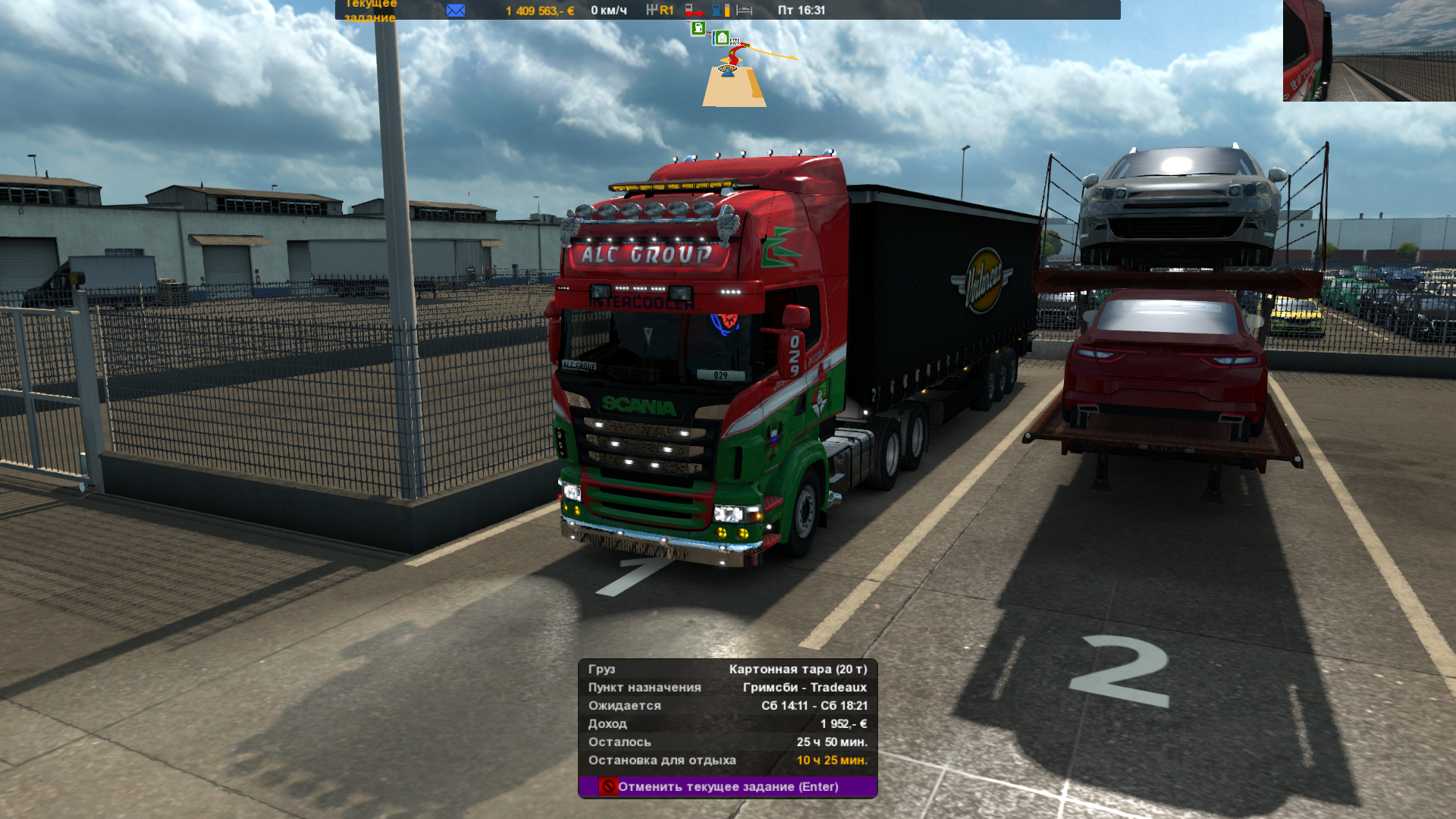Click the fuel pump gauge icon
1456x819 pixels.
[x=720, y=10]
